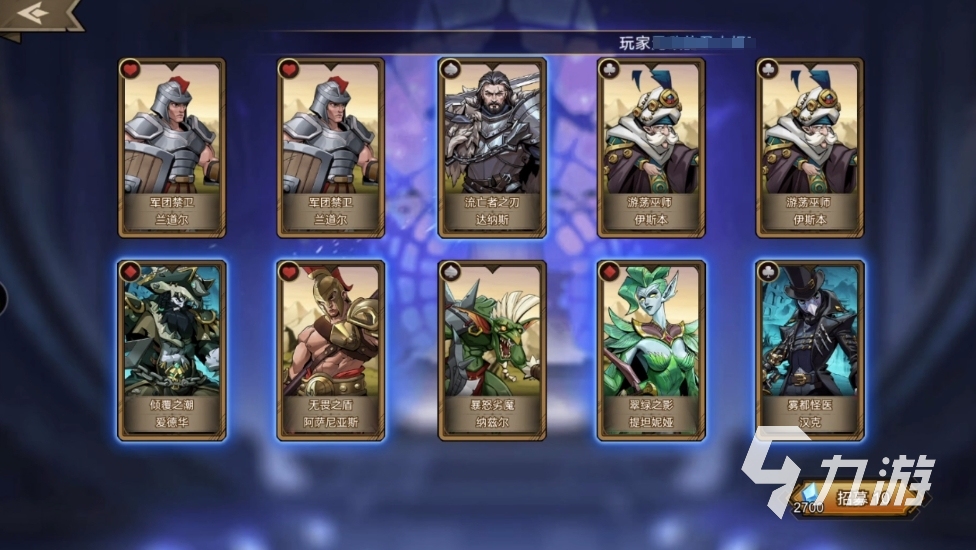The image size is (976, 550).
Task: Pick the 阿萨尼亚斯 无畏之盾 card
Action: tap(331, 349)
